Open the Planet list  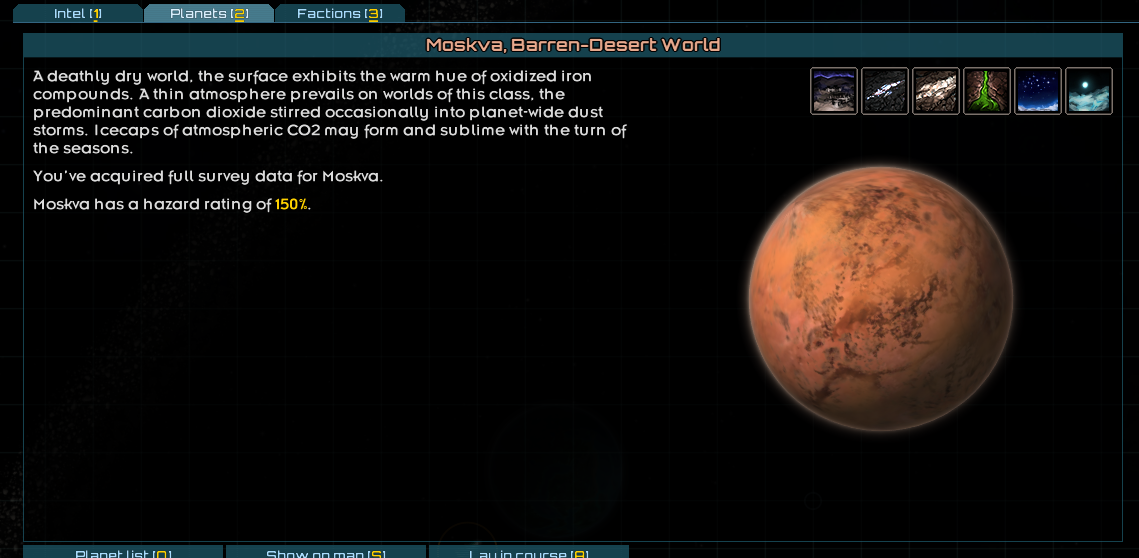point(123,553)
